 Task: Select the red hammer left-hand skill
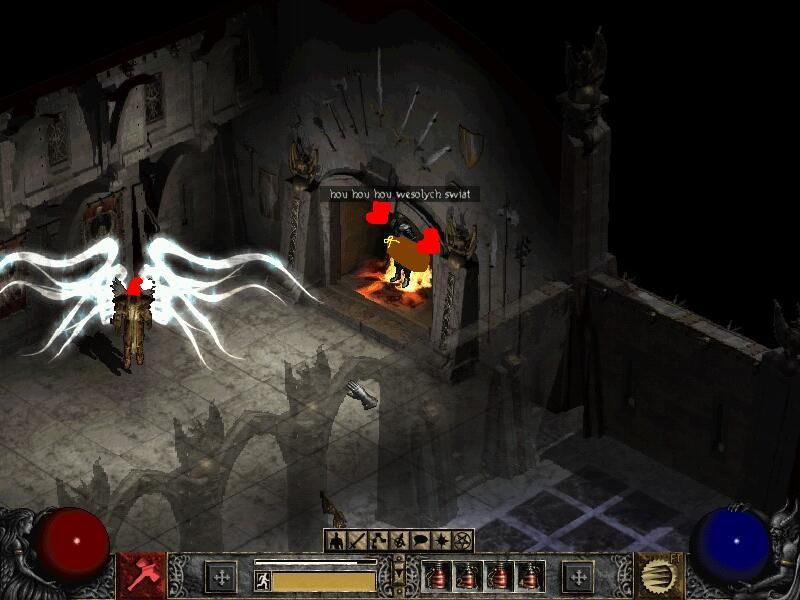click(x=141, y=575)
